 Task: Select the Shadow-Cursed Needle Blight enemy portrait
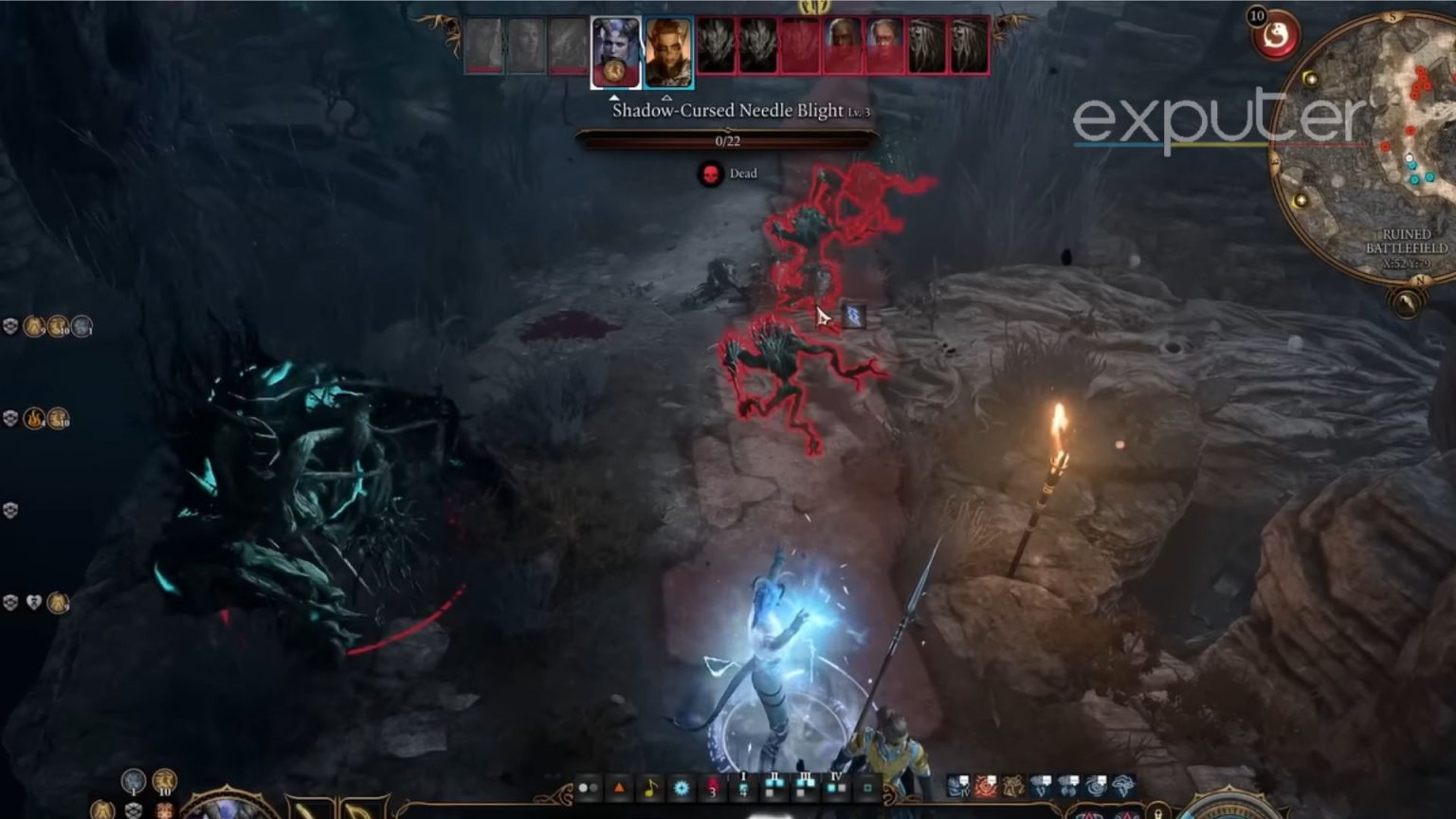(717, 47)
